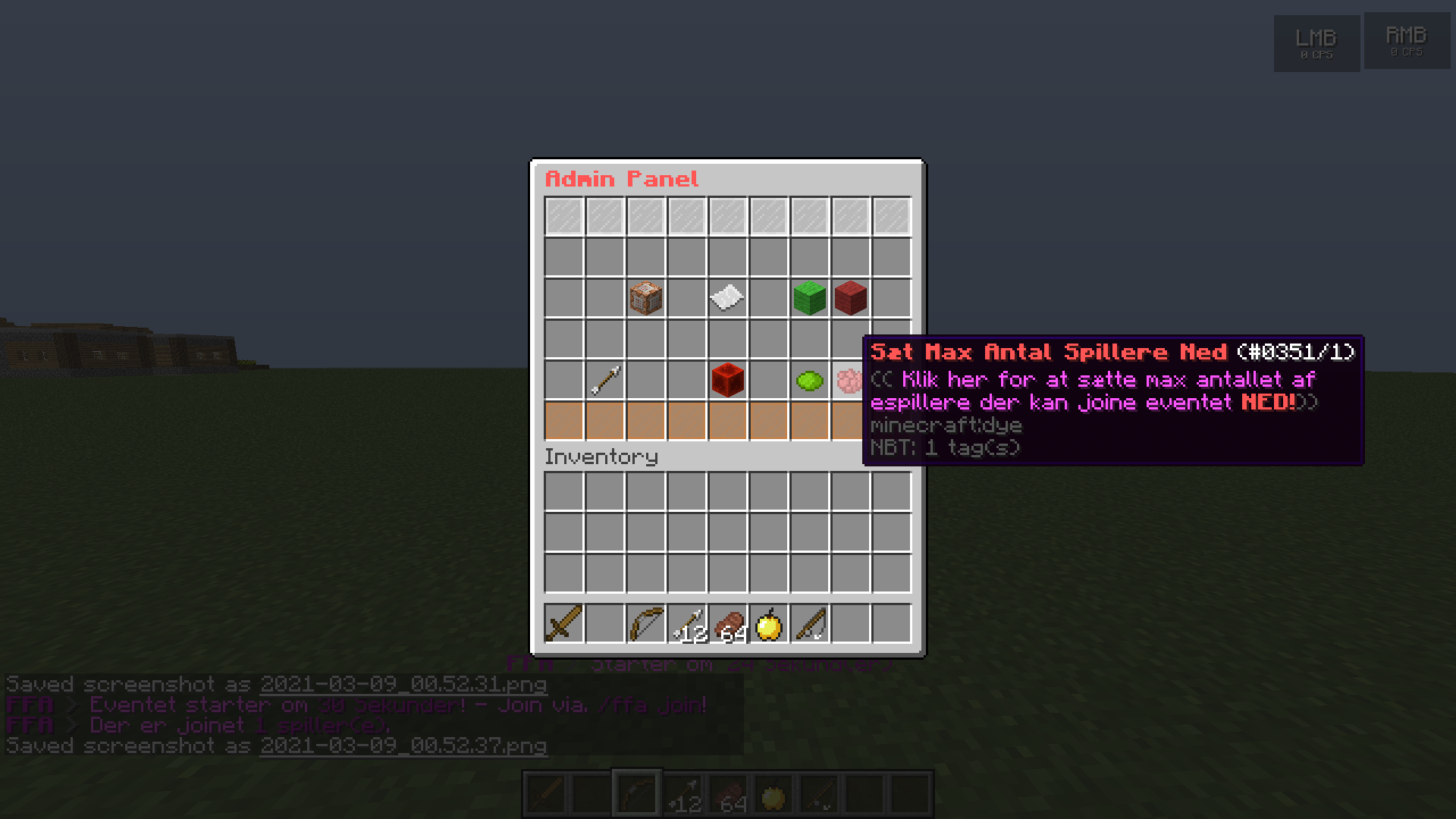Open screenshot link 2021-03-09_00.52.31.png
The width and height of the screenshot is (1456, 819).
point(403,683)
